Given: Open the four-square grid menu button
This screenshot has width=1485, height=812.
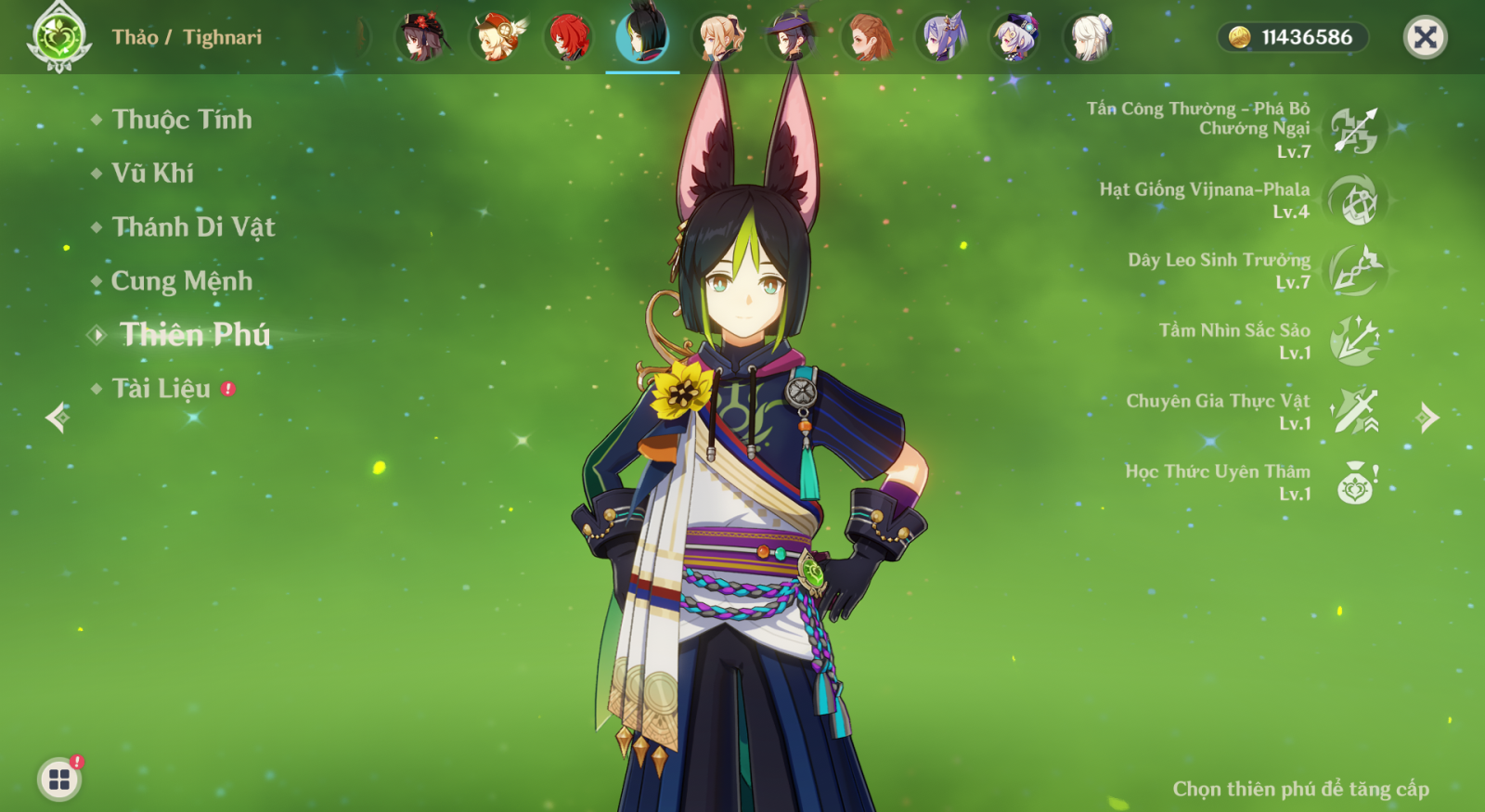Looking at the screenshot, I should [59, 780].
